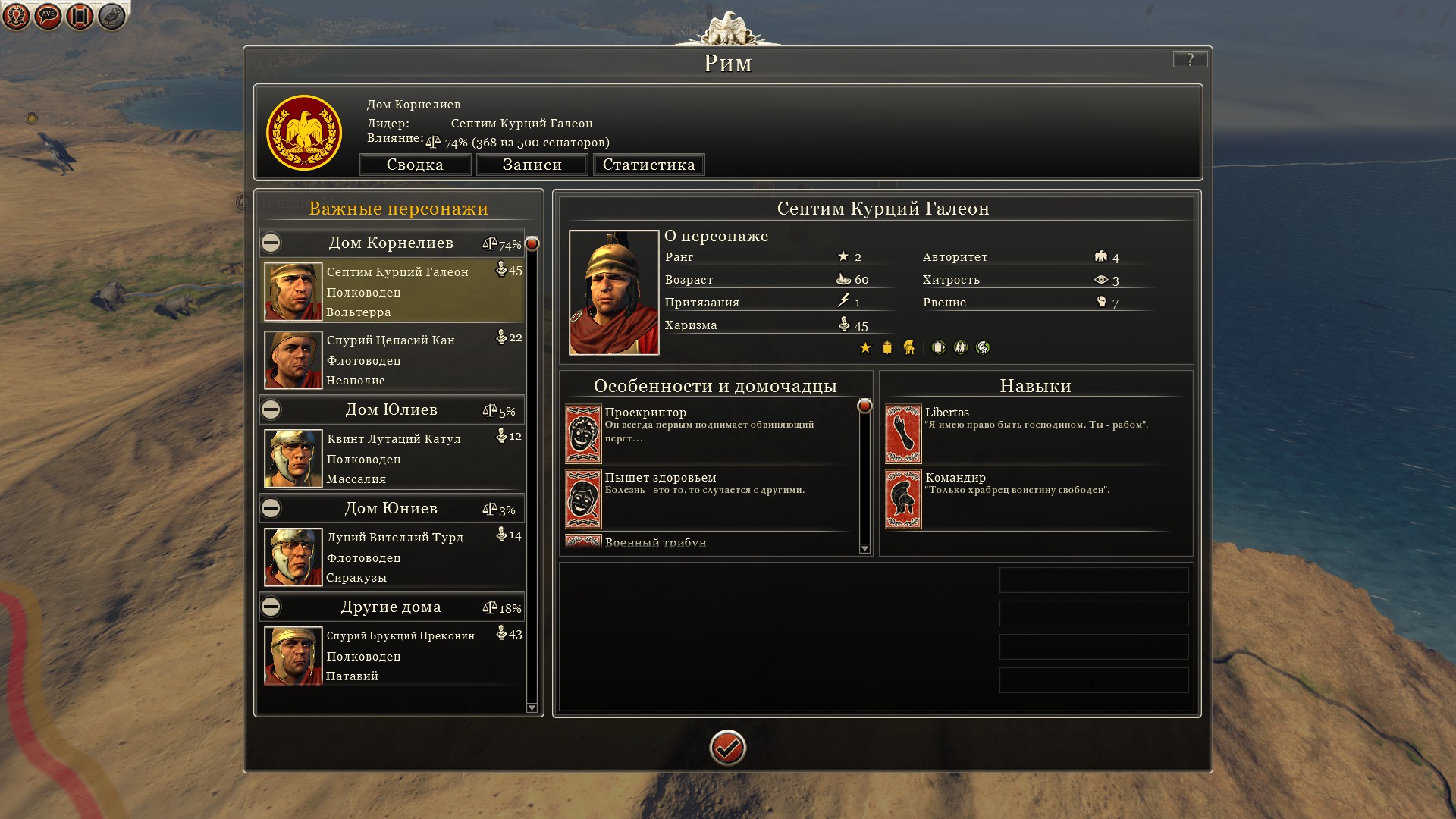
Task: Confirm with the red checkmark button
Action: point(727,748)
